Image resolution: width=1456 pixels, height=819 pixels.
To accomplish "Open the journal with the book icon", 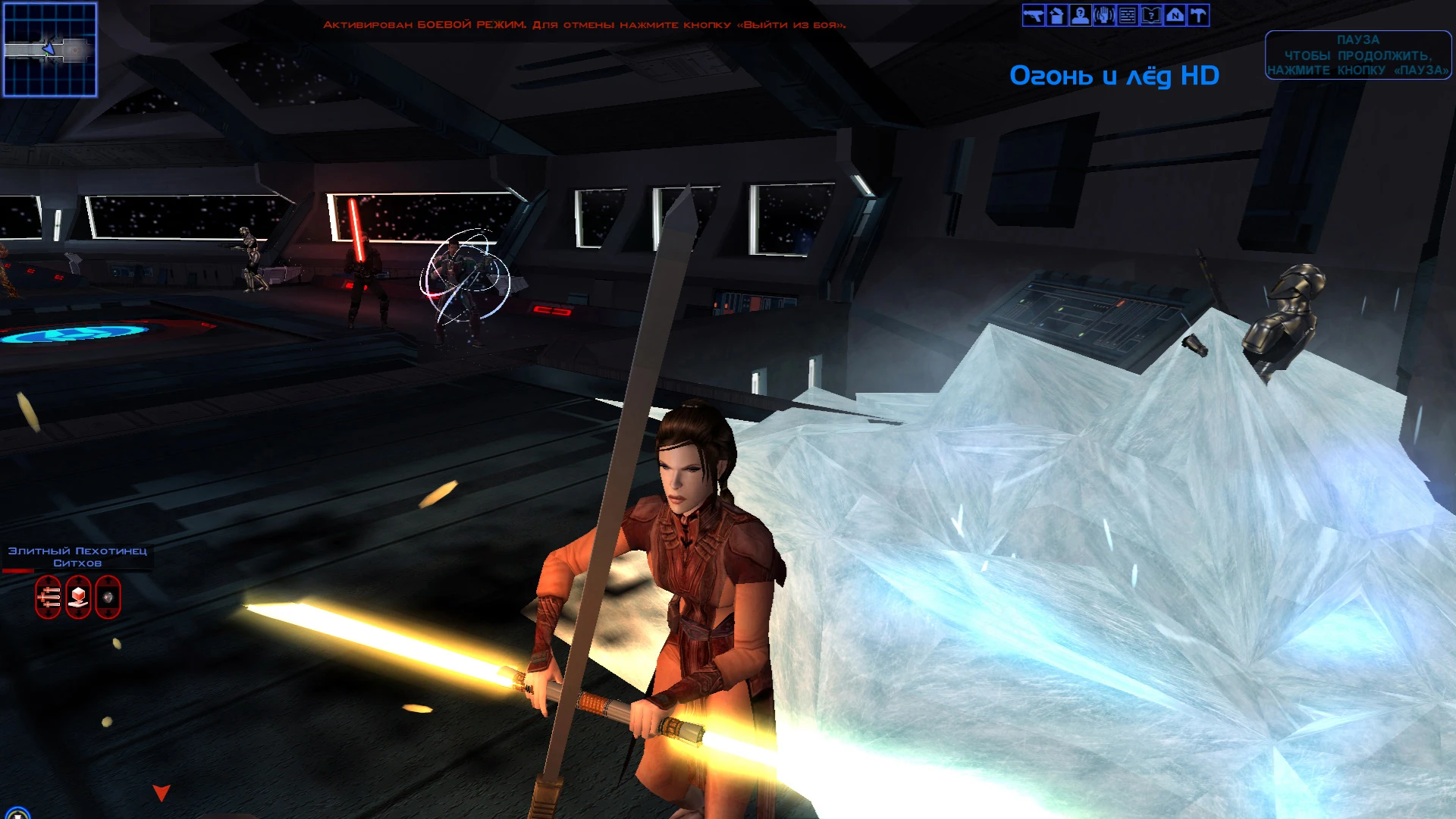I will pos(1150,15).
